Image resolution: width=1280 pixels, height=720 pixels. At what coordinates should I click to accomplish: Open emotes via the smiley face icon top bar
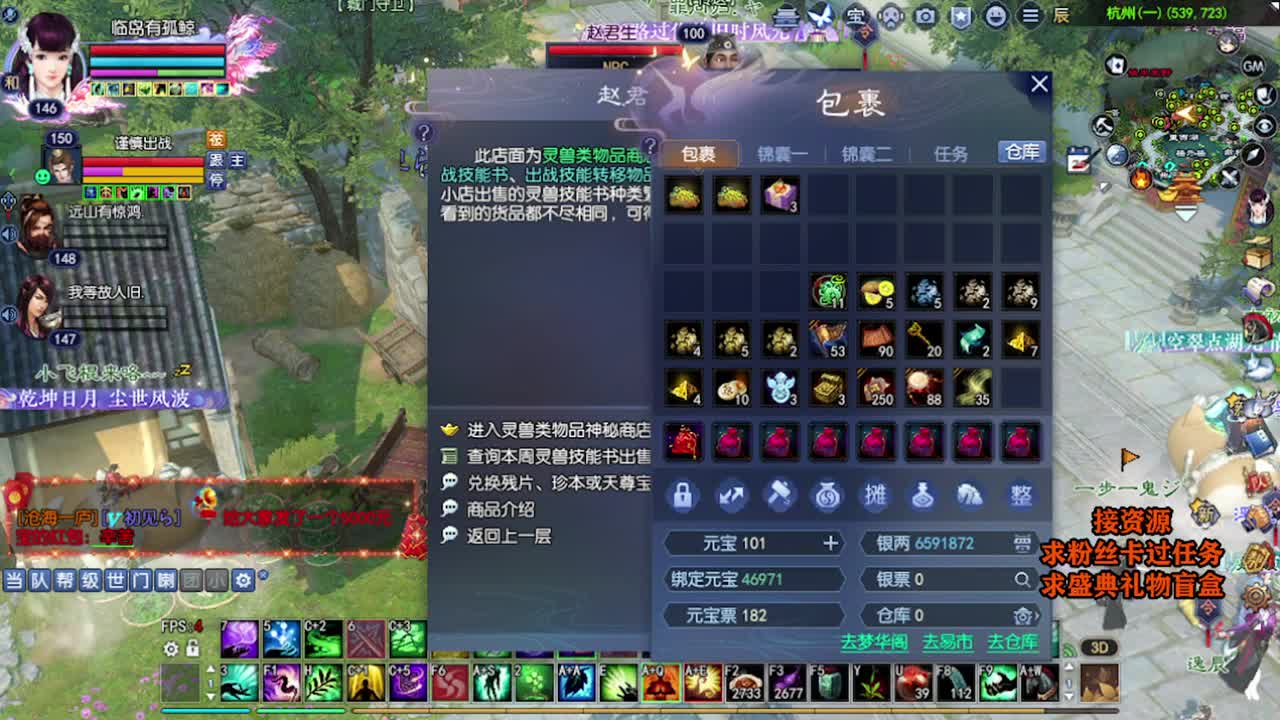994,16
